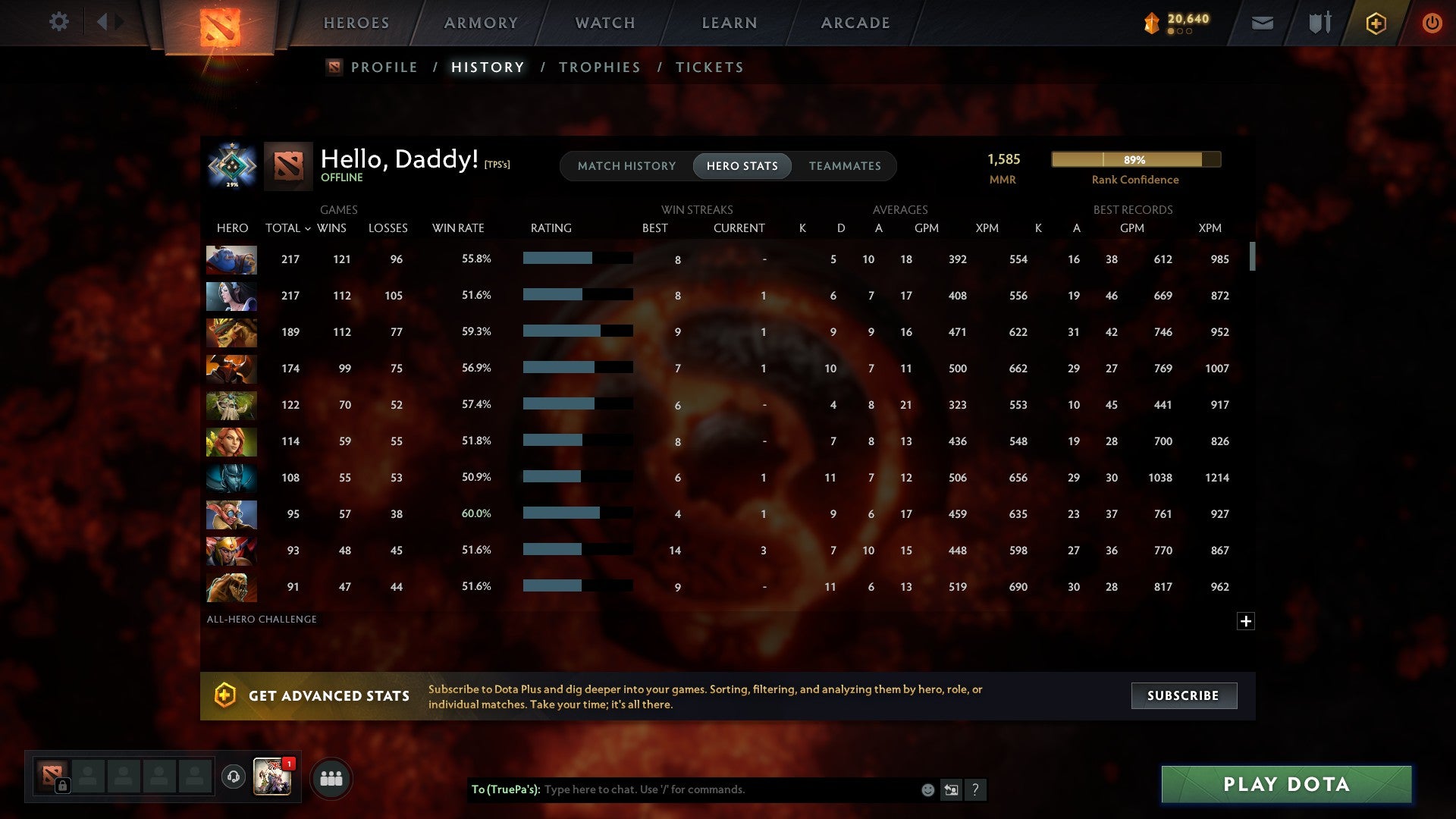The height and width of the screenshot is (819, 1456).
Task: Click the power button to quit
Action: point(1432,23)
